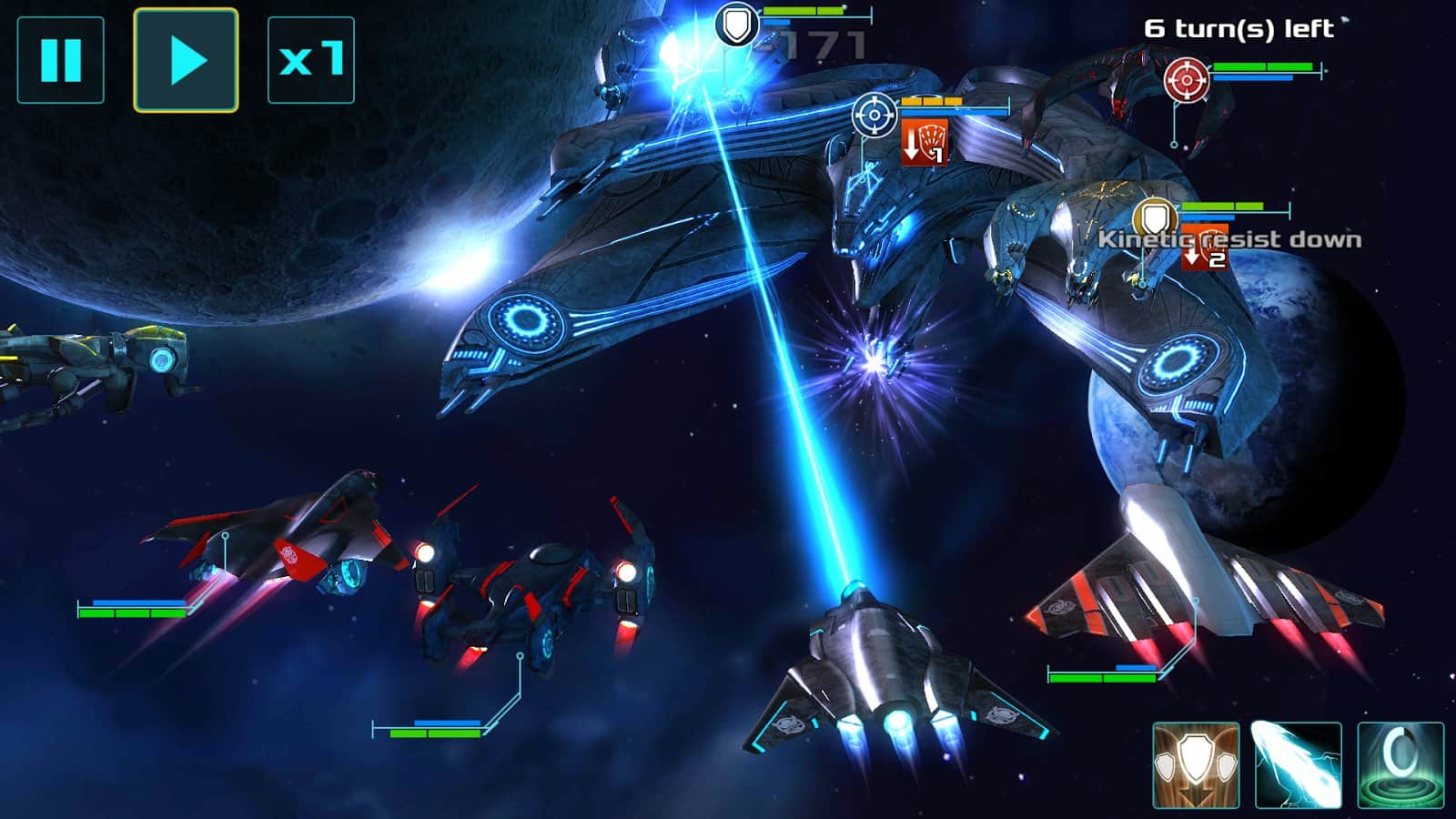The image size is (1456, 819).
Task: Change the x1 battle speed
Action: coord(310,60)
